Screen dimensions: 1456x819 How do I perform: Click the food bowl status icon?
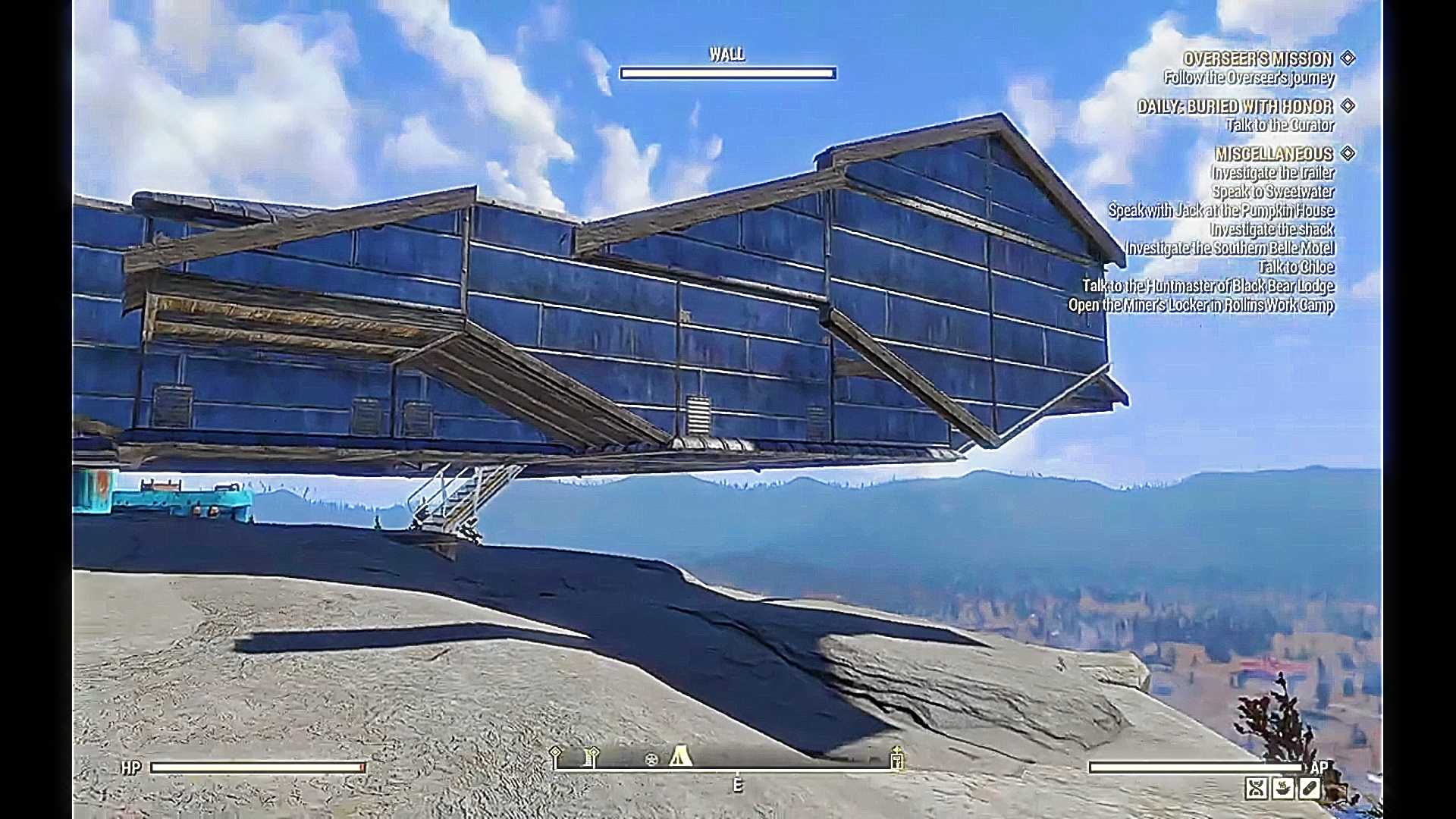[x=1282, y=789]
